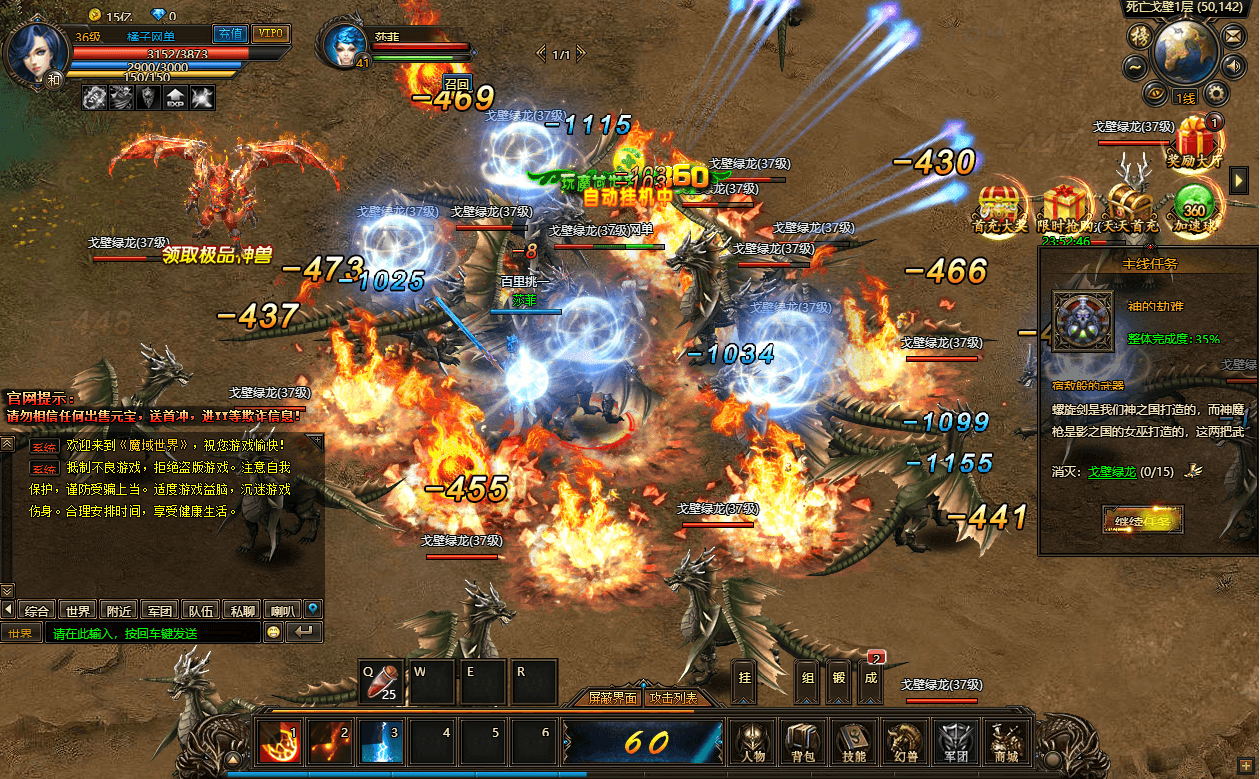Open the 军团 legion menu
This screenshot has width=1260, height=779.
[955, 742]
